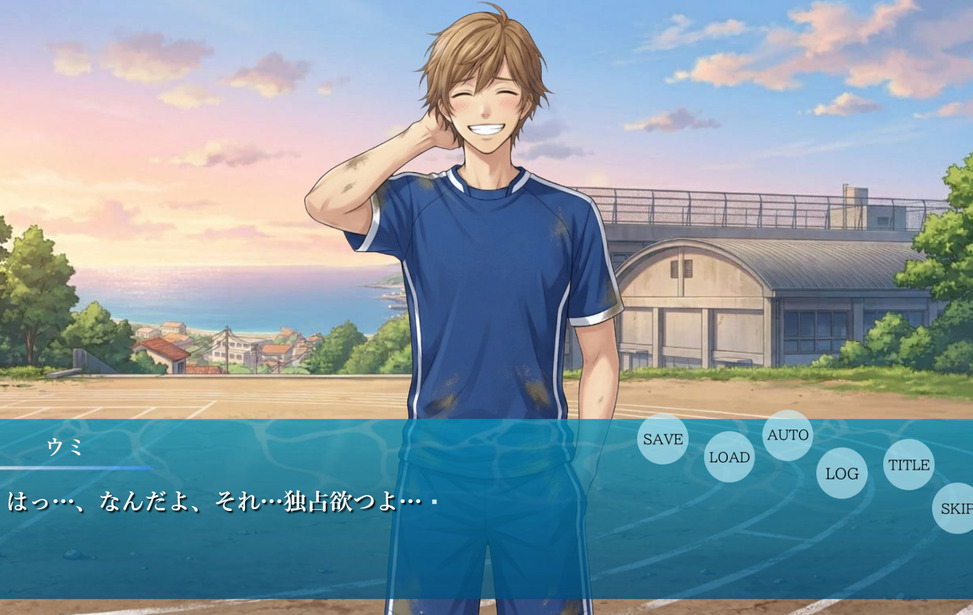
Task: Click the LOAD bubble button
Action: (x=729, y=457)
